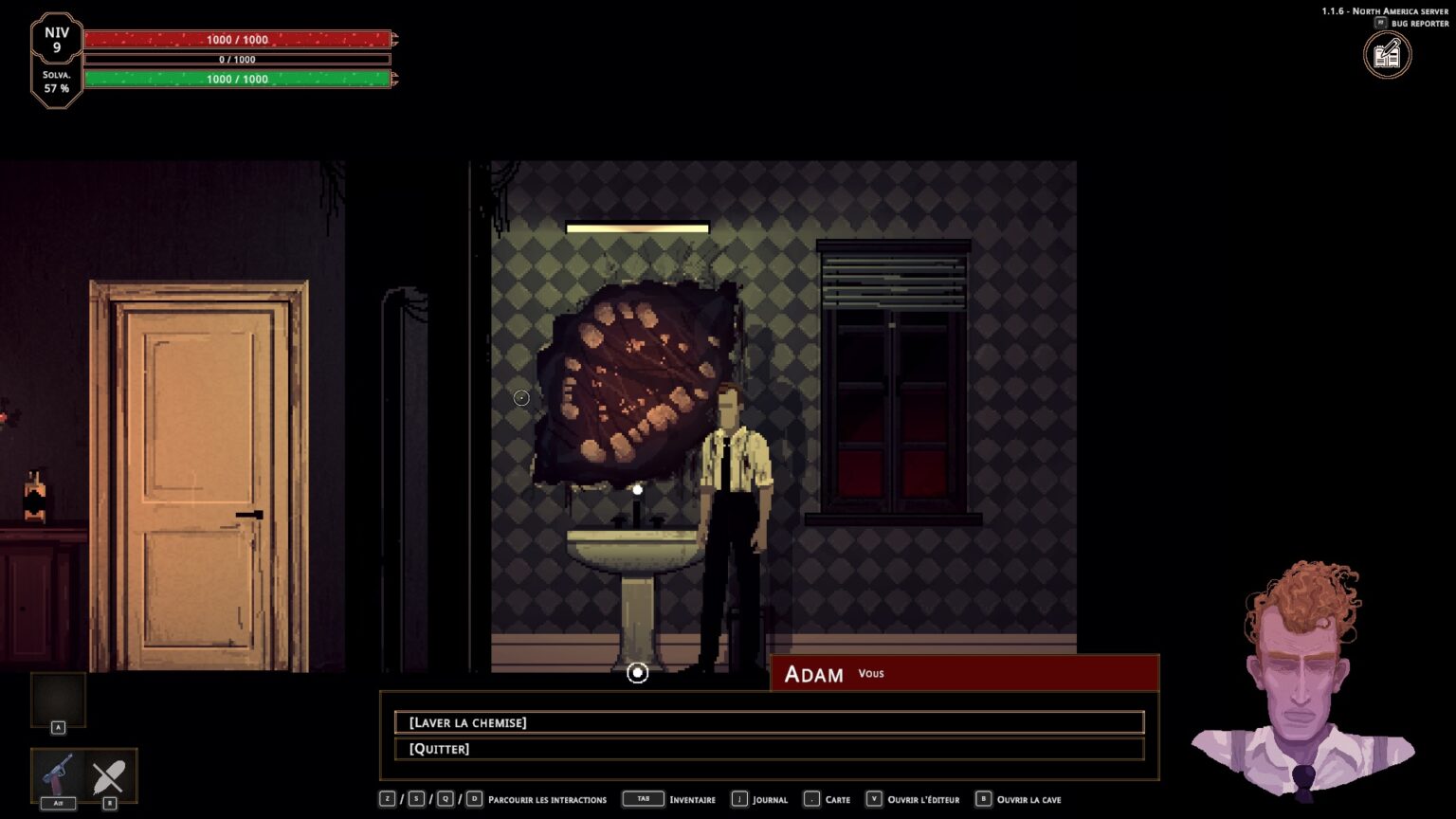This screenshot has height=819, width=1456.
Task: Click the green Solva bar
Action: (237, 79)
